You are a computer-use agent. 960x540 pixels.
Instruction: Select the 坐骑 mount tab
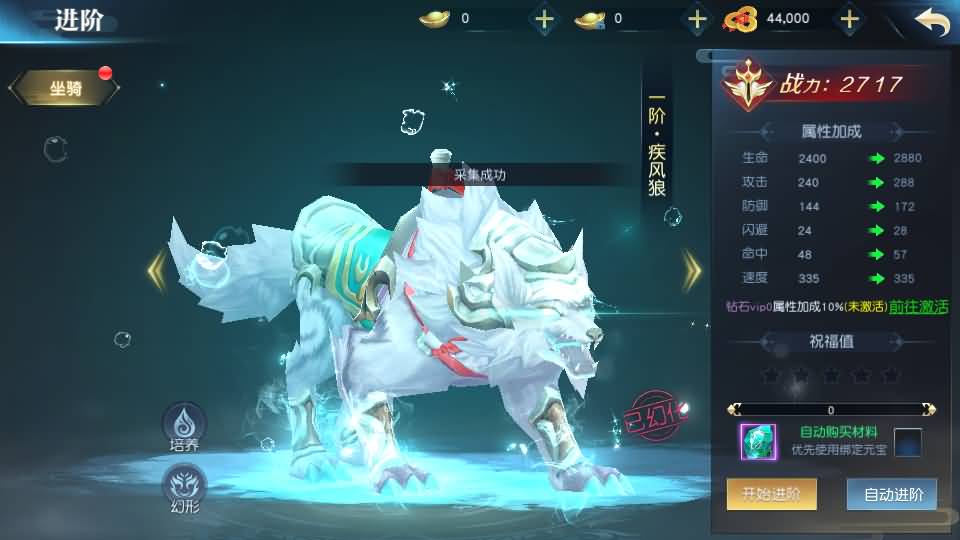coord(65,89)
